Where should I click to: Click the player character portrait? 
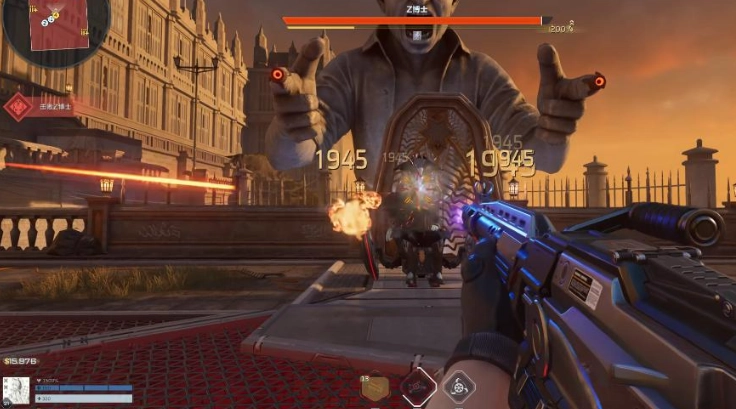16,391
